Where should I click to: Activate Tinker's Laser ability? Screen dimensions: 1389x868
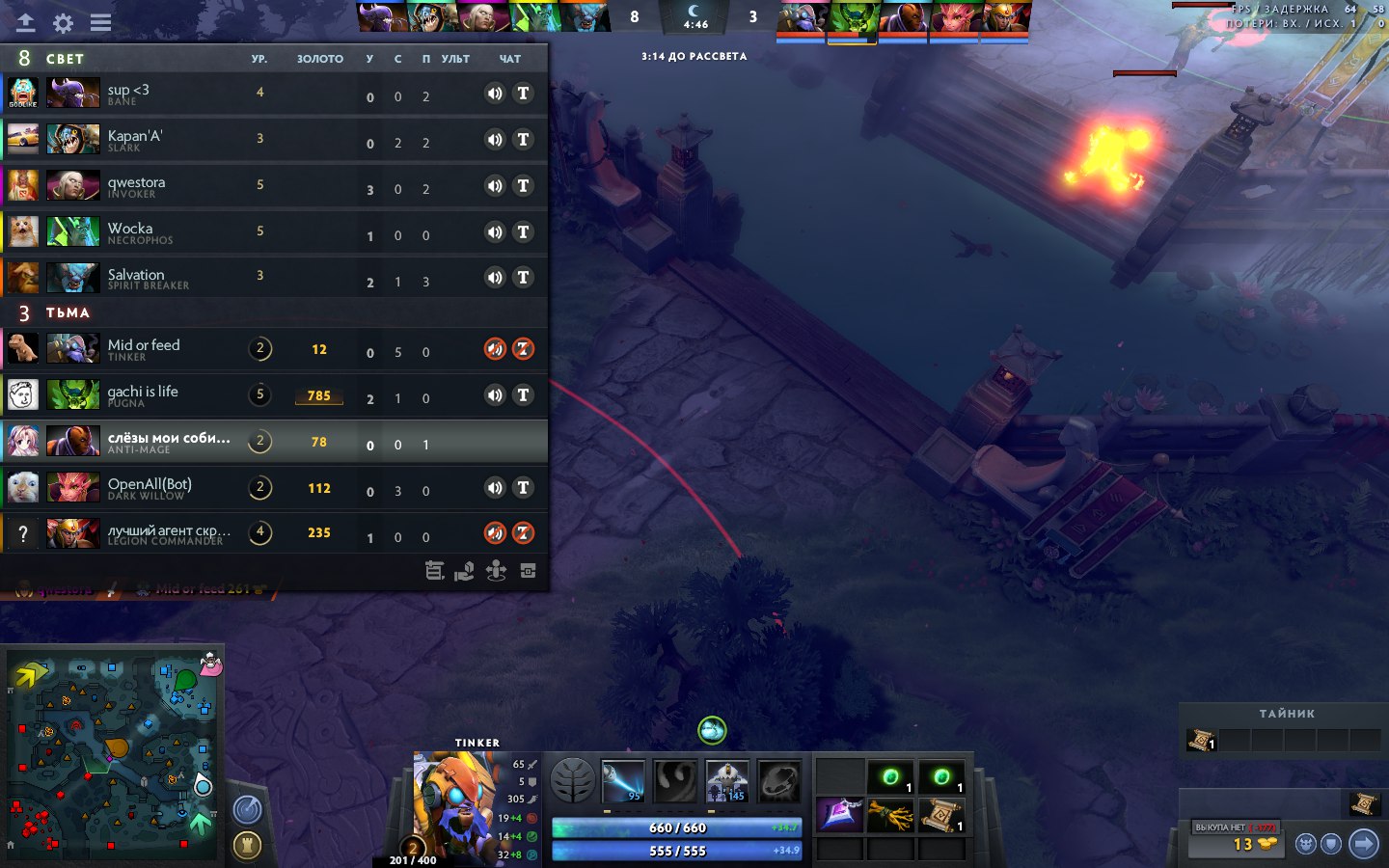[x=623, y=781]
